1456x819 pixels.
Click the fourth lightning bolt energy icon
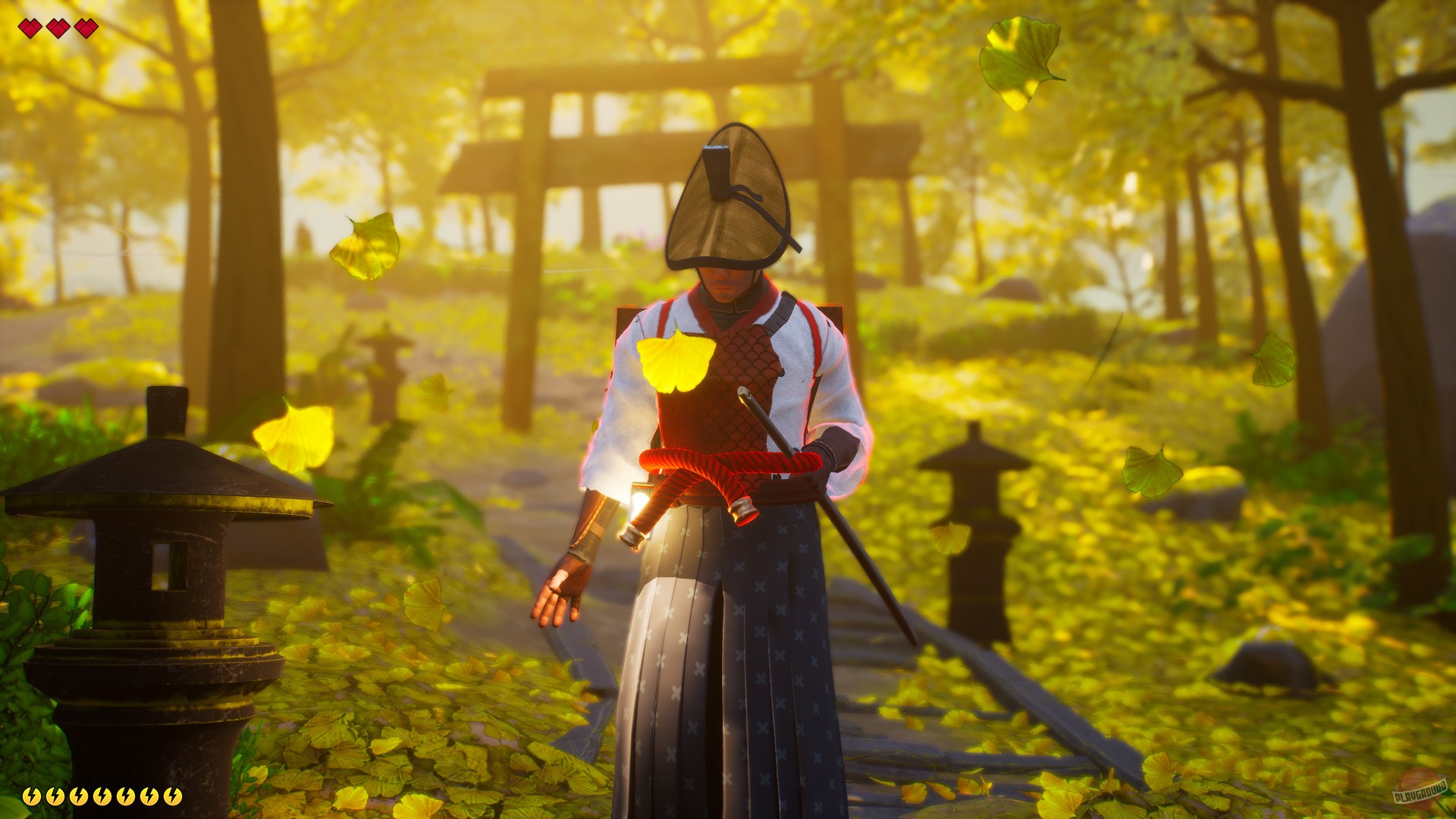click(x=102, y=796)
